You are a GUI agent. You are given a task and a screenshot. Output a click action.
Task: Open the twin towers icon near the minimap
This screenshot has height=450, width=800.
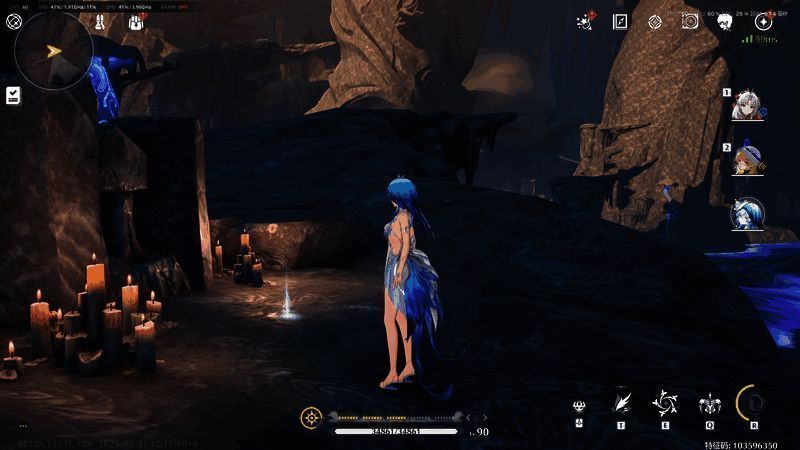[x=101, y=22]
